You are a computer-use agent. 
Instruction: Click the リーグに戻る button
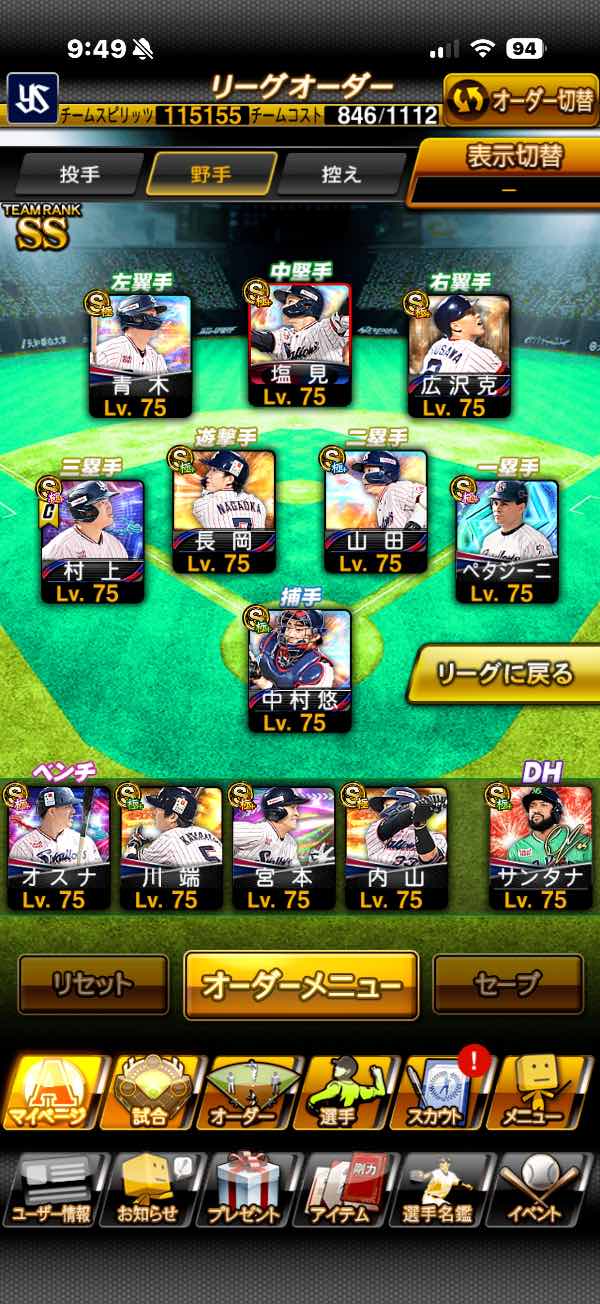point(505,673)
